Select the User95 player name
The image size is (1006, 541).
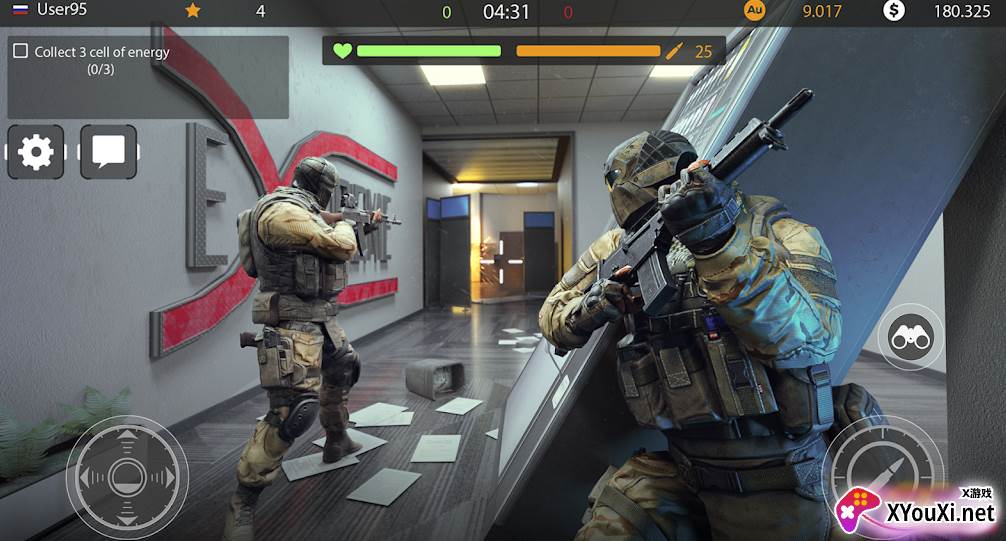pyautogui.click(x=62, y=10)
